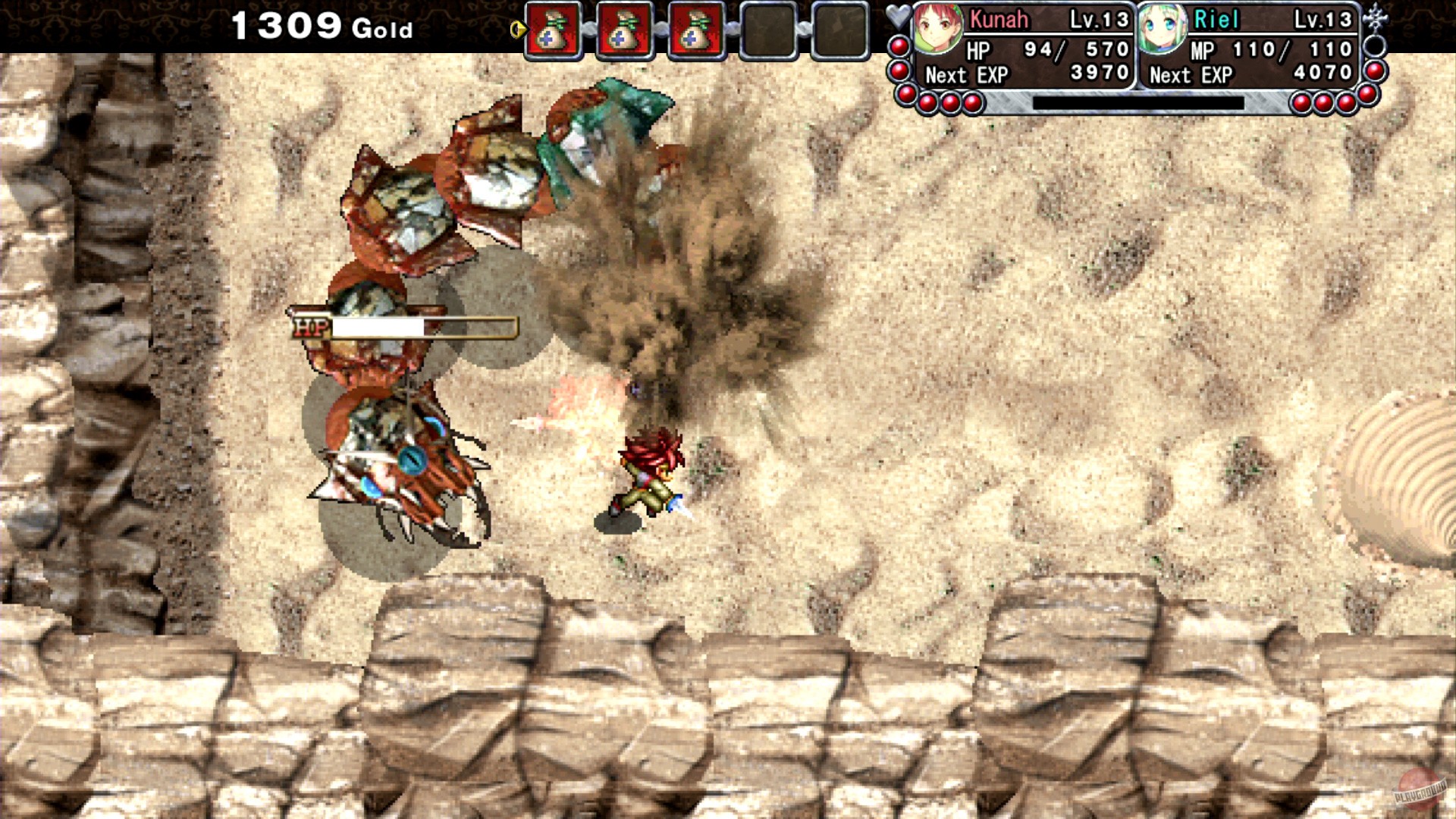This screenshot has height=819, width=1456.
Task: Toggle the first red orb on Kunah's frame
Action: coord(899,47)
